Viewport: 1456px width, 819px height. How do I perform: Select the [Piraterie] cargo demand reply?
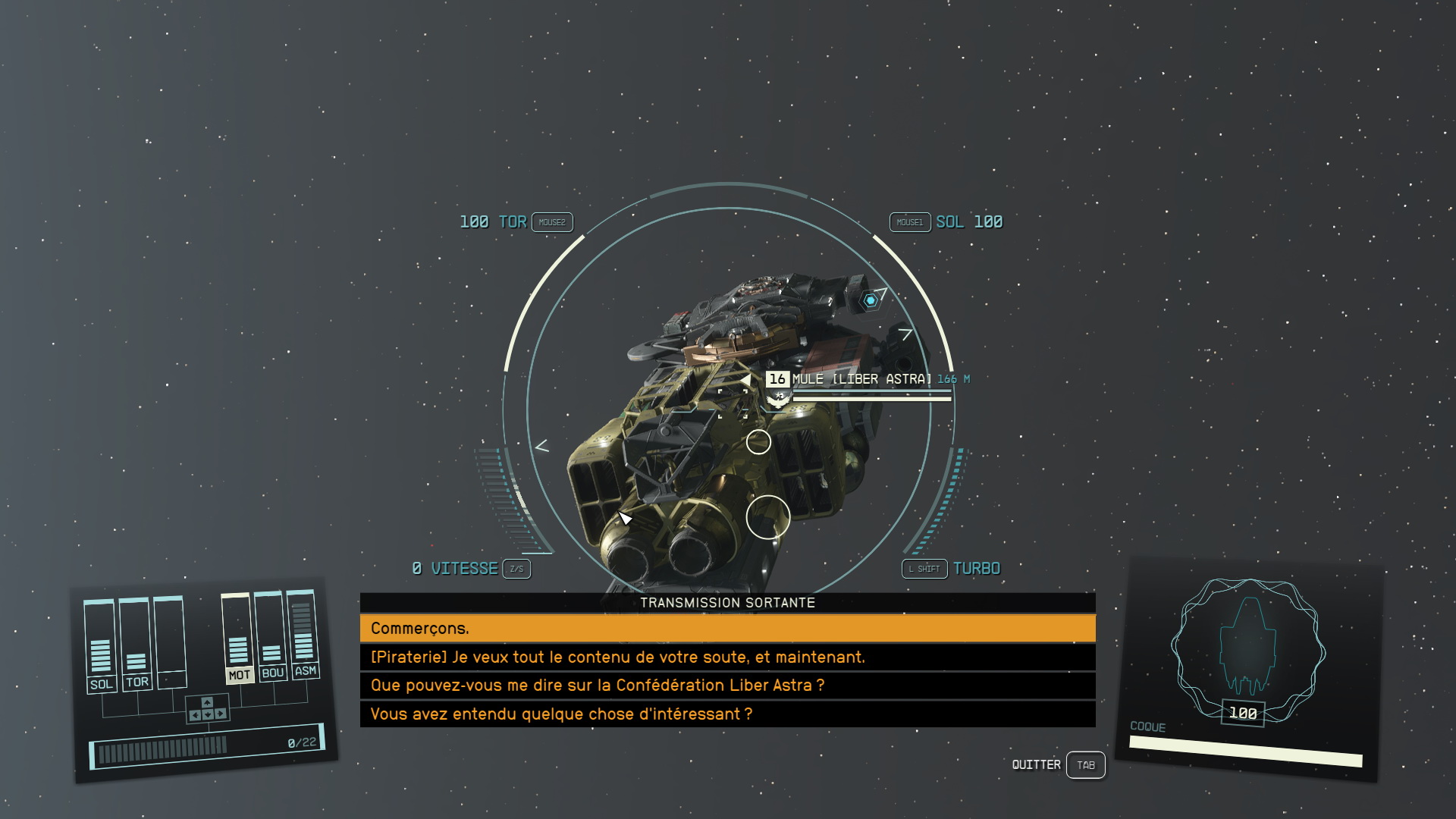[x=726, y=657]
